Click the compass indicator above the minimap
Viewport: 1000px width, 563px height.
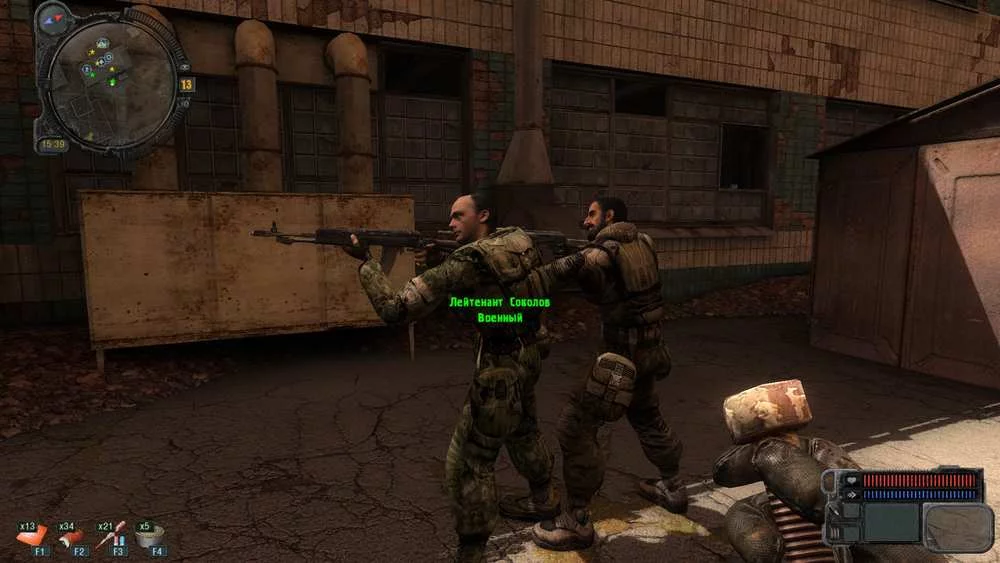(x=54, y=16)
